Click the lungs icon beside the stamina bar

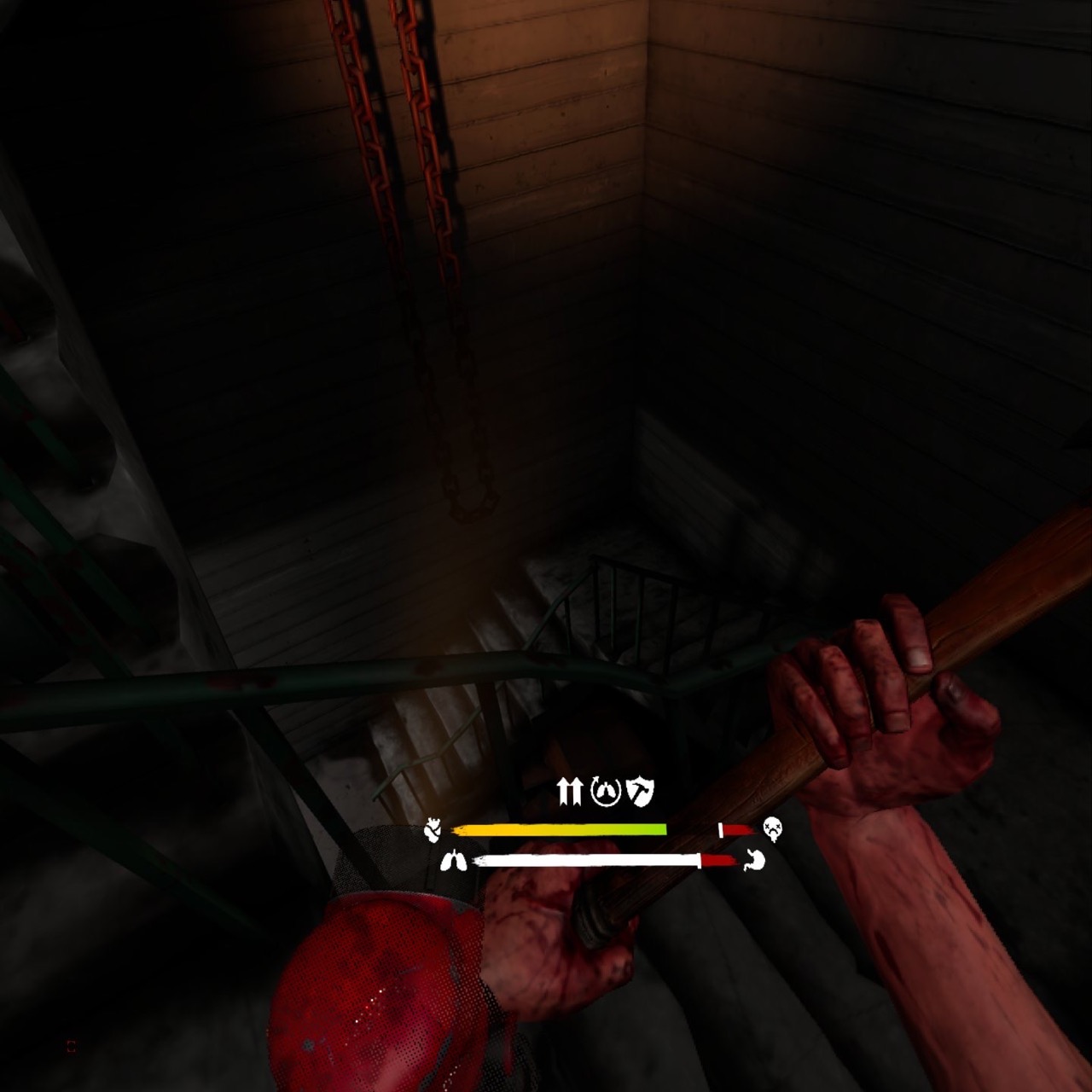pos(455,860)
